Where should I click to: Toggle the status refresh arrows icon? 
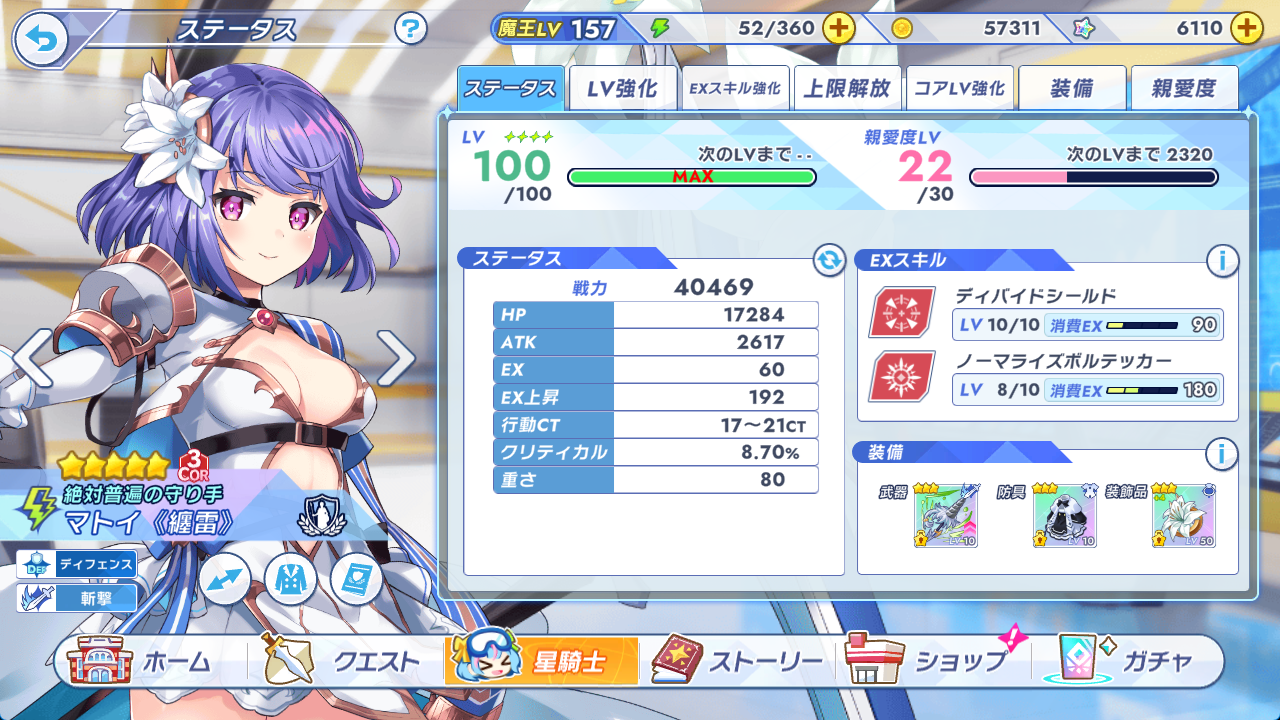[x=829, y=261]
